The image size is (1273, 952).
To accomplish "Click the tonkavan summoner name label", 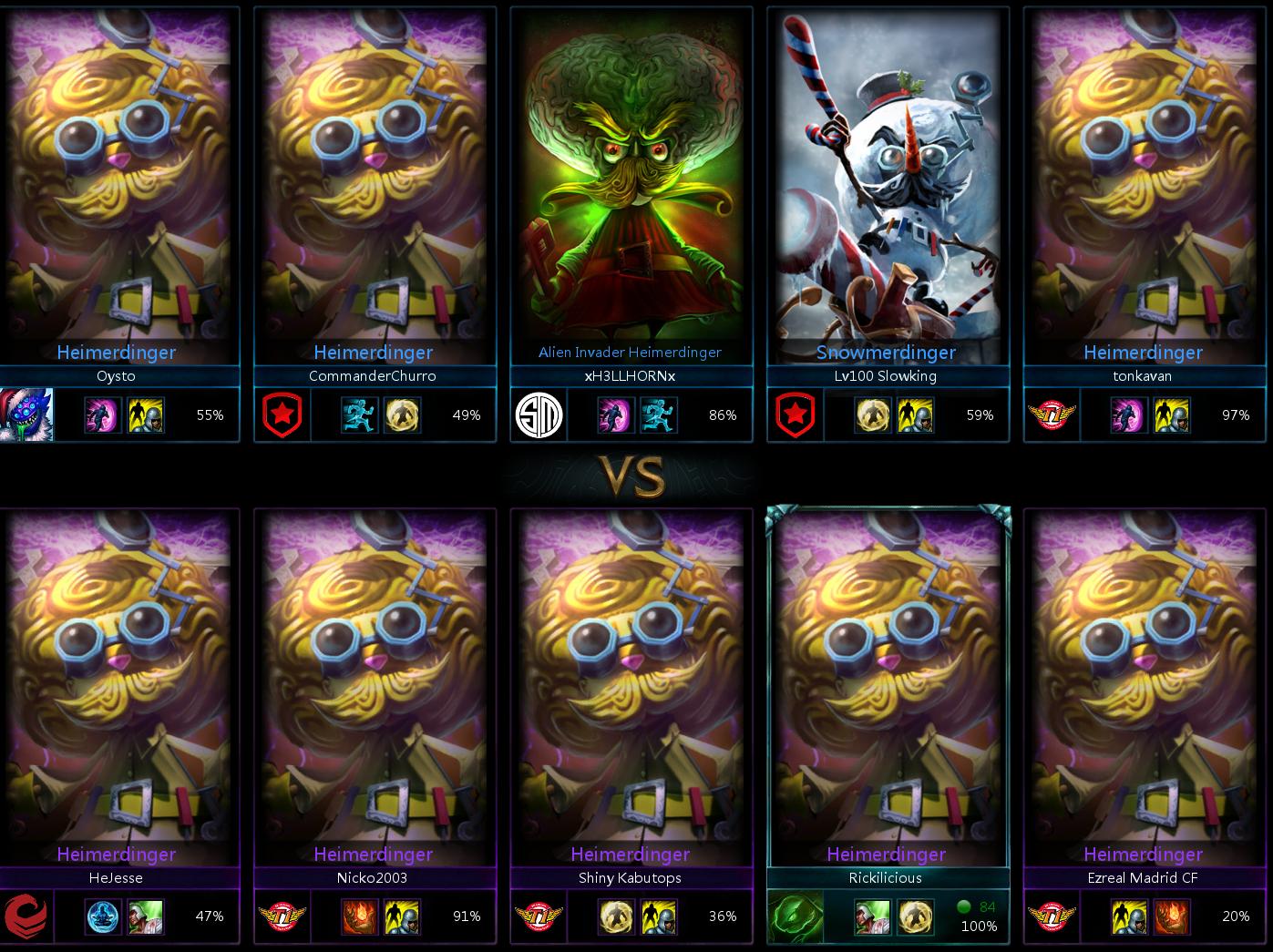I will click(x=1144, y=376).
